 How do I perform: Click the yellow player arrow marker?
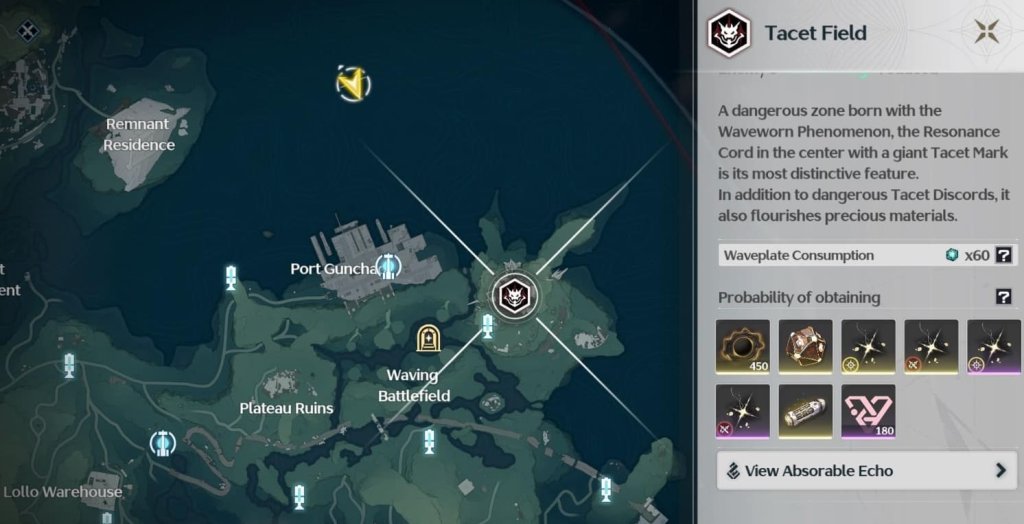pyautogui.click(x=352, y=84)
